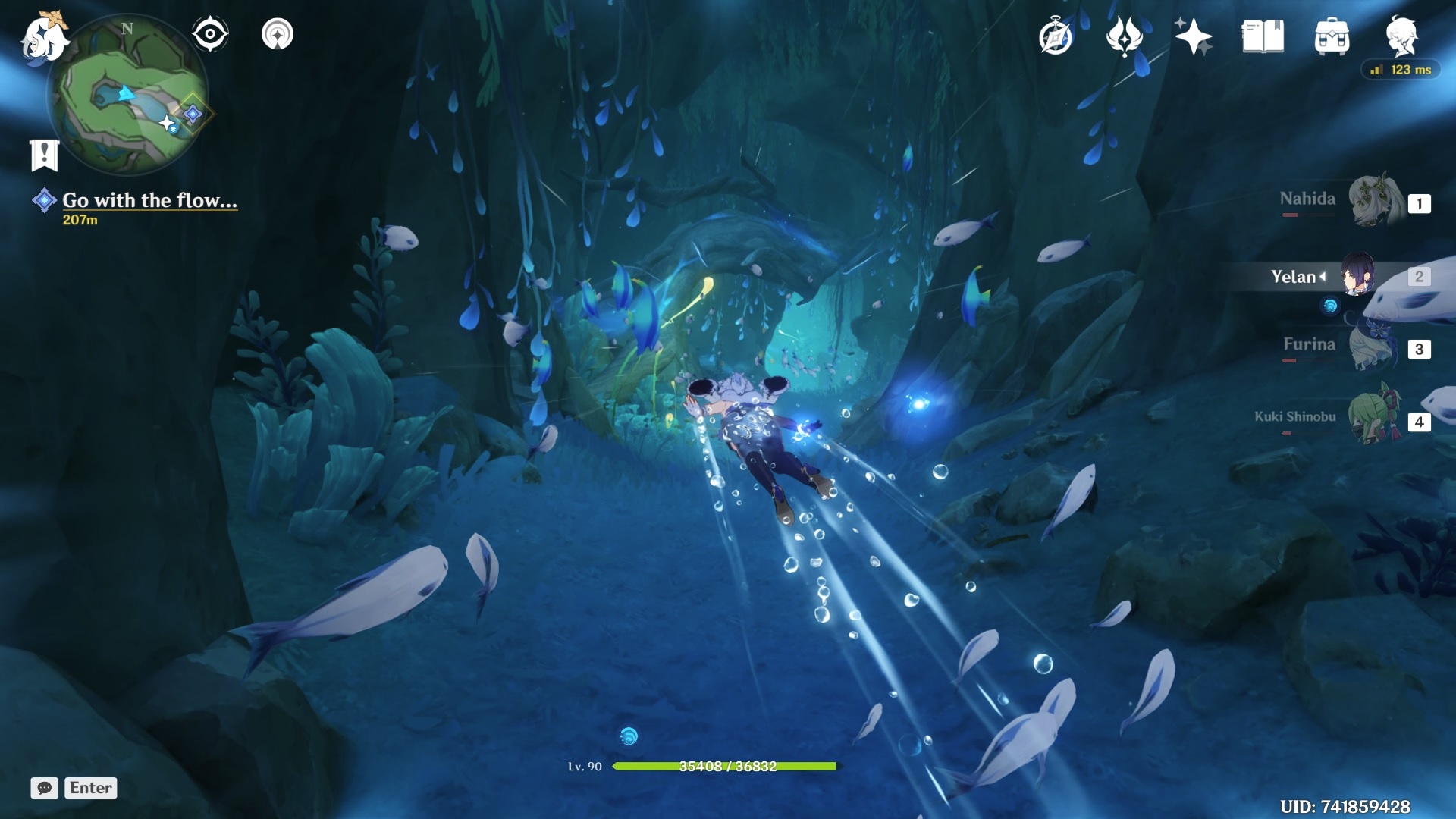
Task: Open the Adventurer Handbook compass icon
Action: pos(1054,34)
